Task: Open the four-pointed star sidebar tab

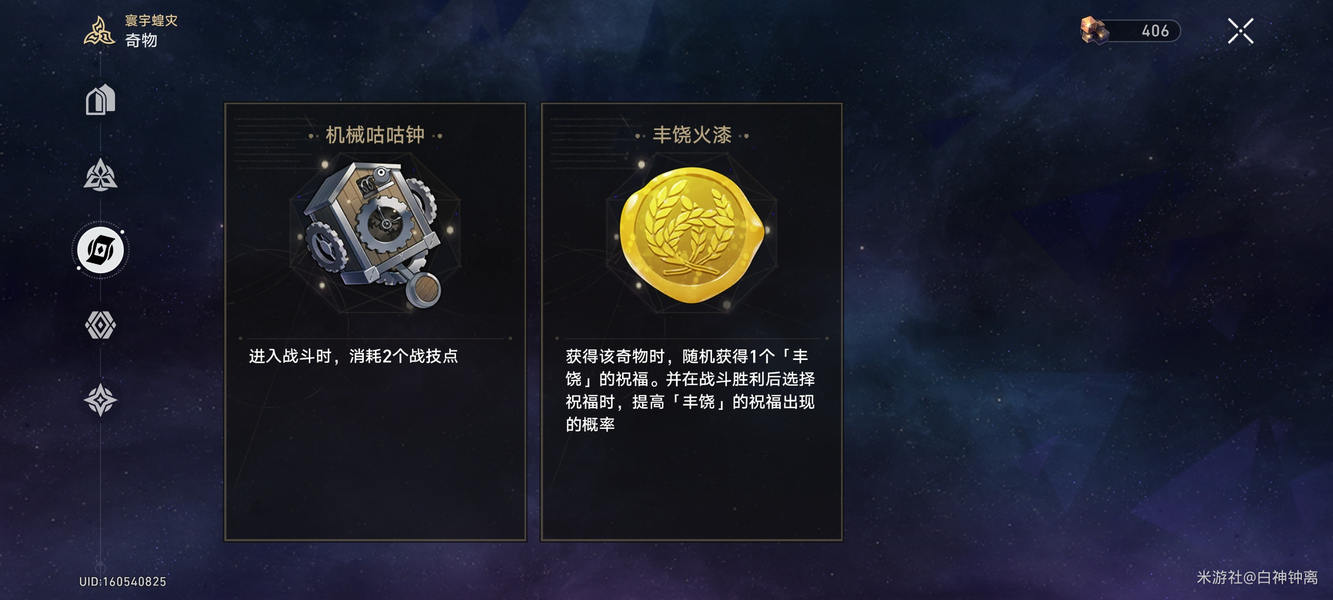Action: tap(100, 400)
